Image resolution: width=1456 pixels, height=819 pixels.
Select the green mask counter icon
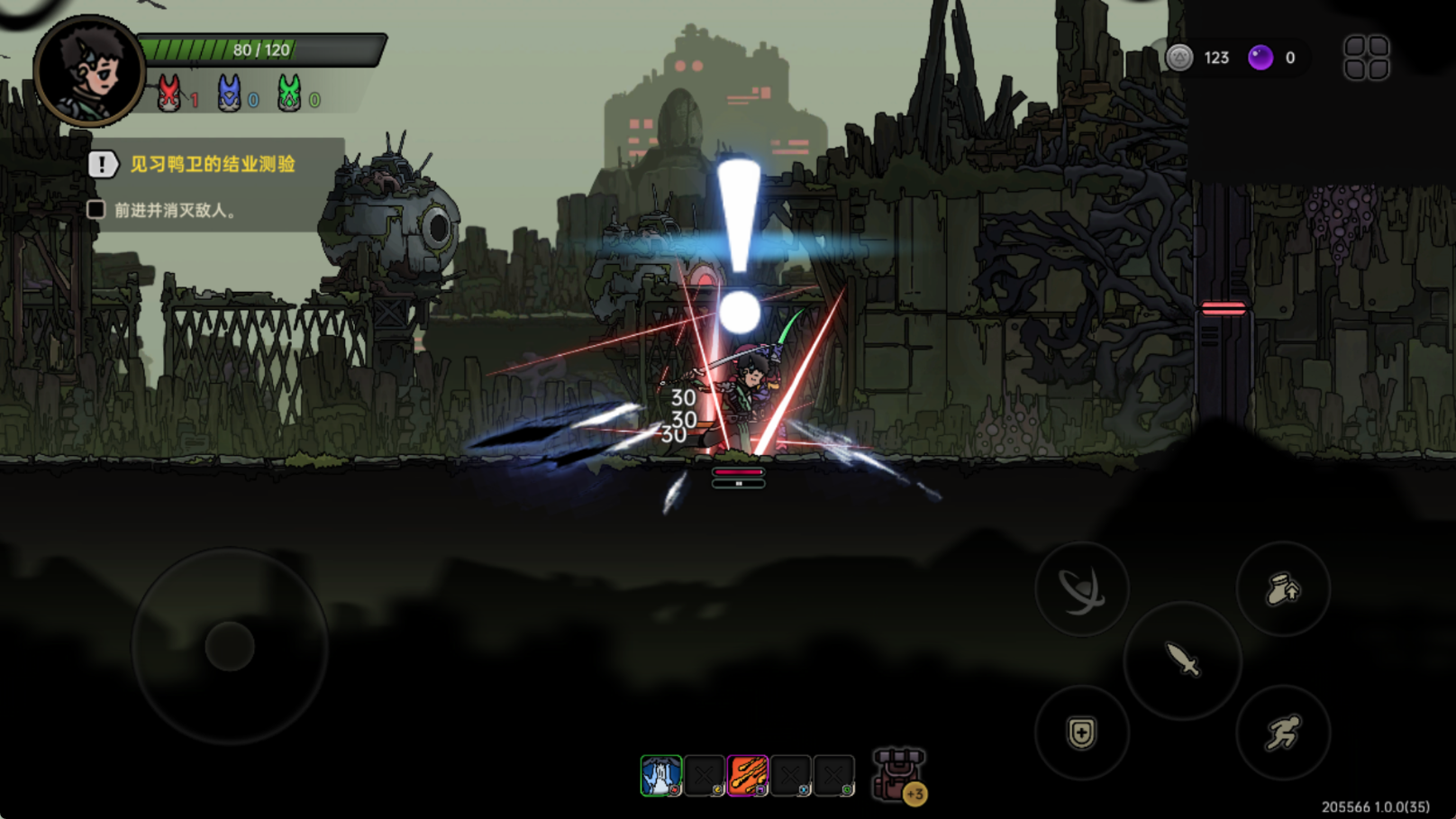pos(289,94)
